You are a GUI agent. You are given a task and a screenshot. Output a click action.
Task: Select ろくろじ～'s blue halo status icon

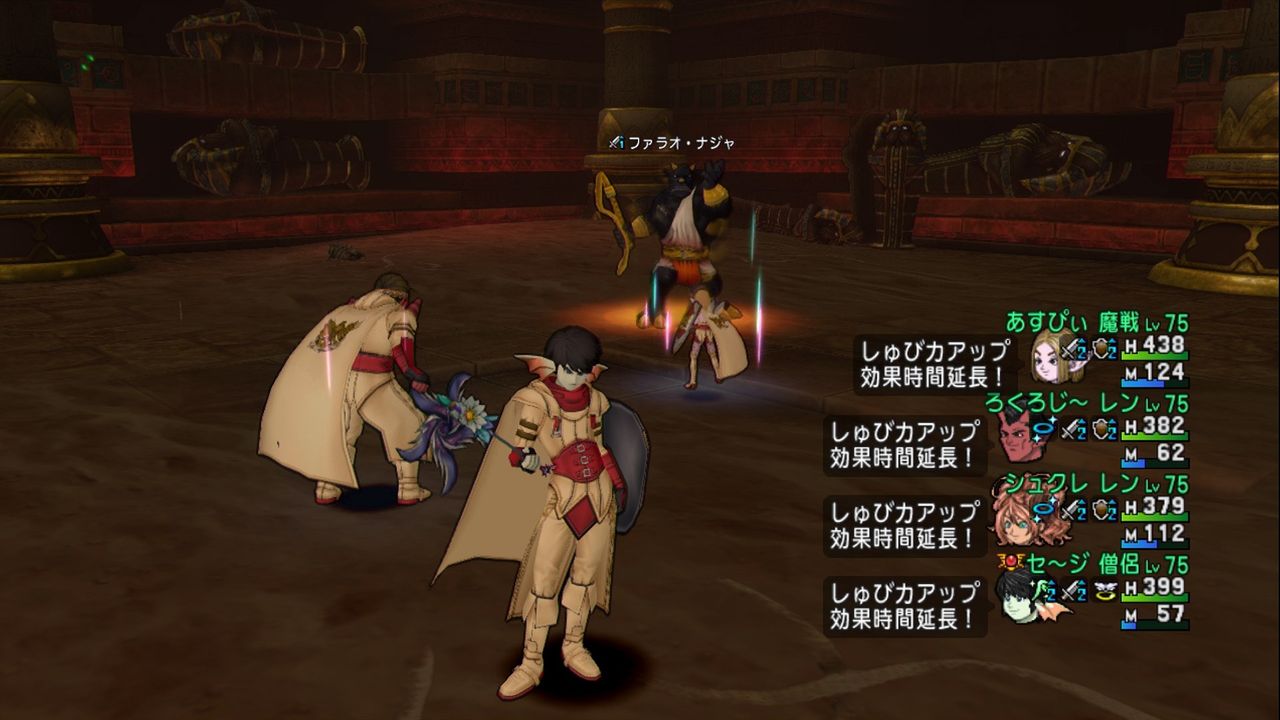[x=1043, y=428]
